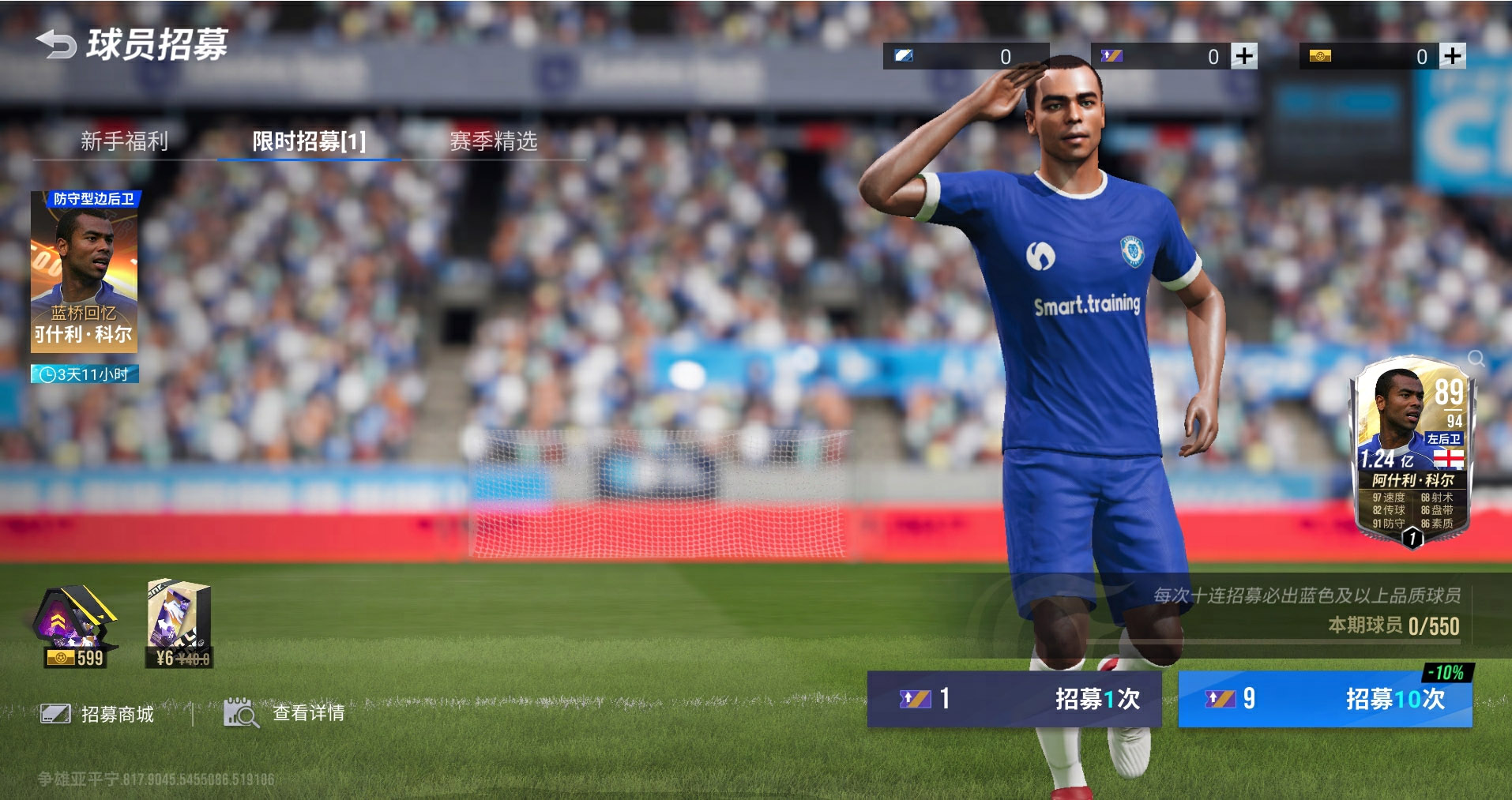View recruit details via 查看详情
The height and width of the screenshot is (800, 1512).
(285, 713)
